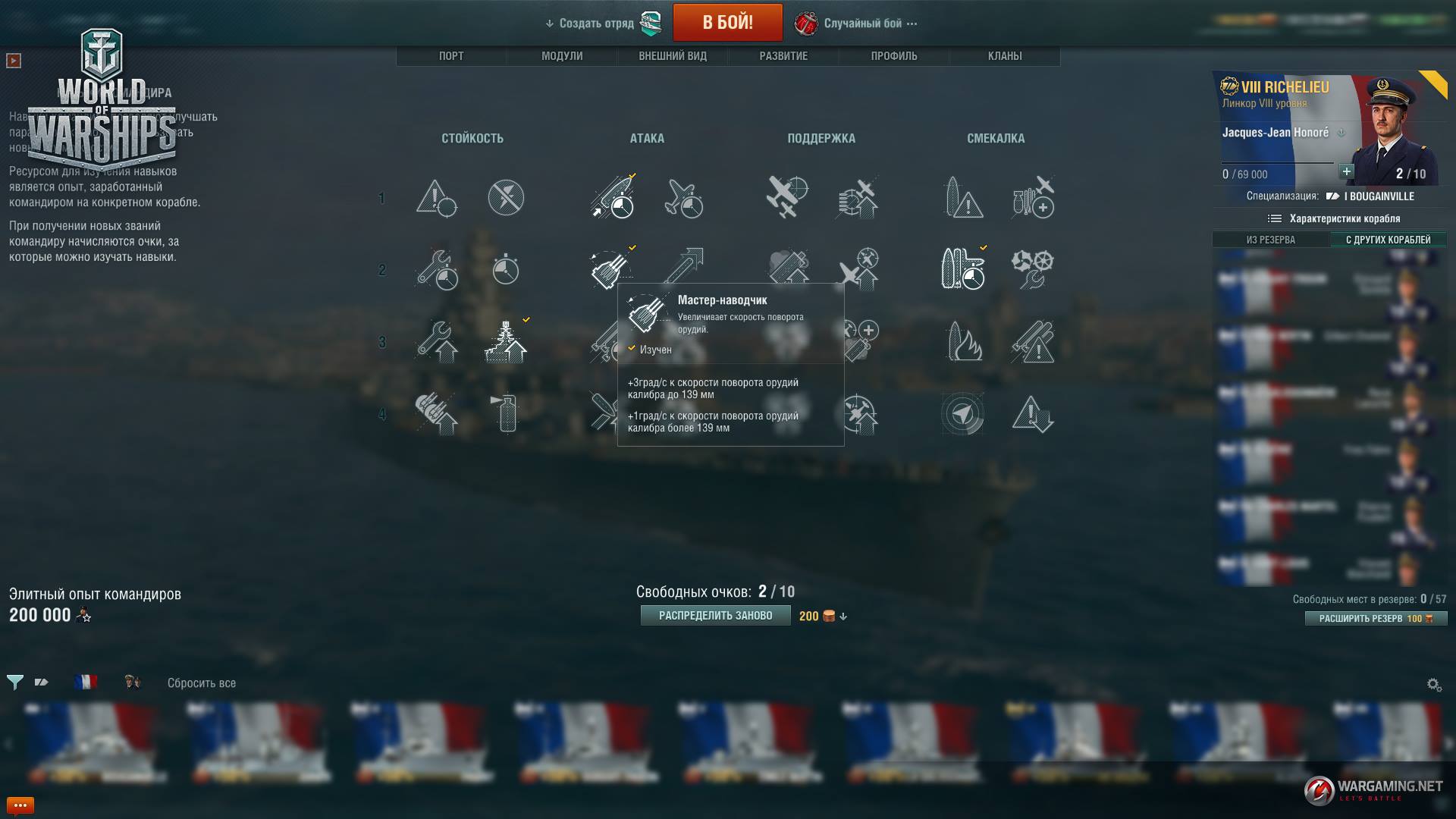The width and height of the screenshot is (1456, 819).
Task: Click the РАСПРЕДЕЛИТЬ ЗАНОВО button
Action: coord(715,616)
